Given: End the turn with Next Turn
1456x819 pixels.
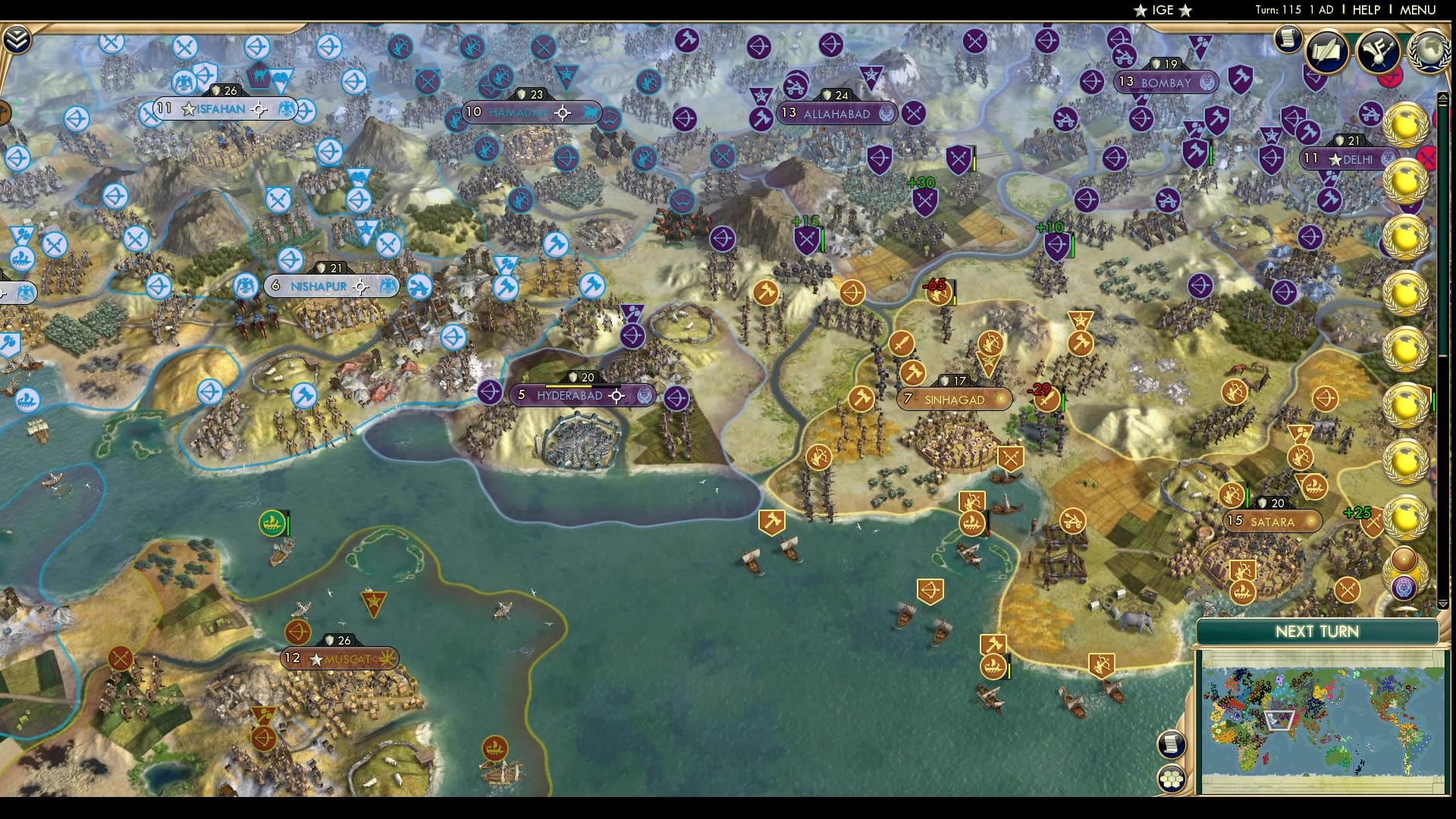Looking at the screenshot, I should (1316, 632).
